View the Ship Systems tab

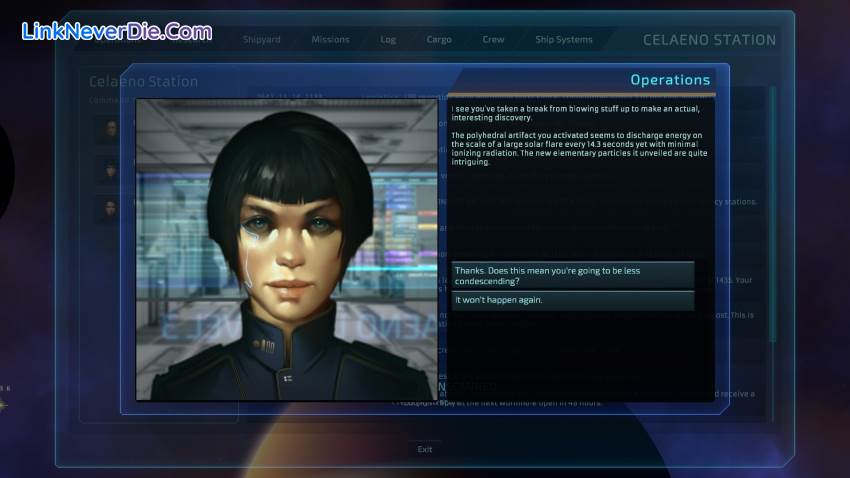564,40
